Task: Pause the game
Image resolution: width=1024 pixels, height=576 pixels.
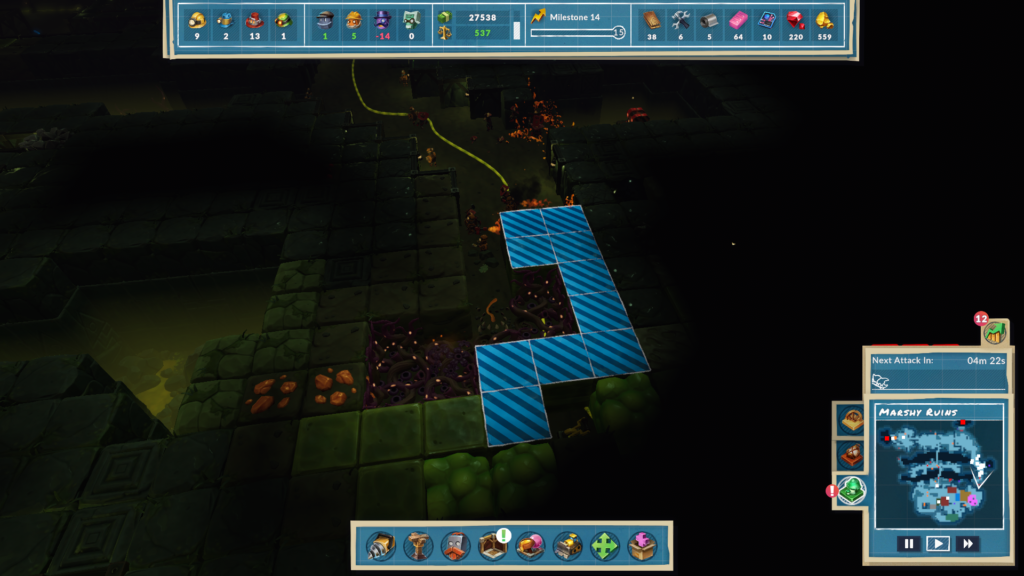Action: 908,544
